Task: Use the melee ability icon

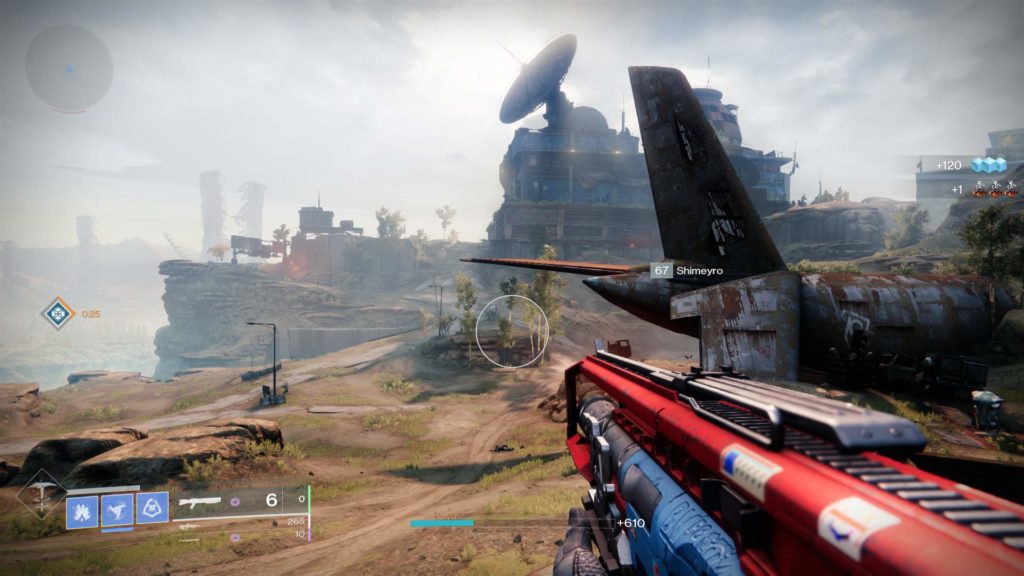Action: click(x=117, y=510)
